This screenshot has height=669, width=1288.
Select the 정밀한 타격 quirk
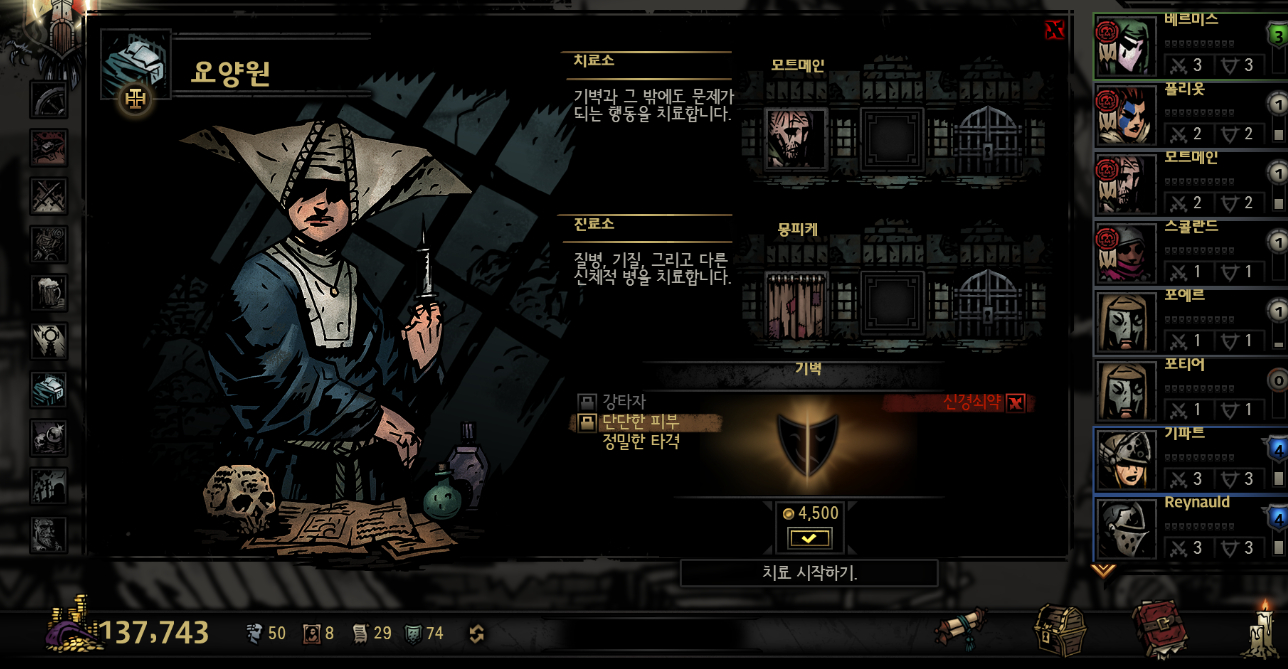641,441
